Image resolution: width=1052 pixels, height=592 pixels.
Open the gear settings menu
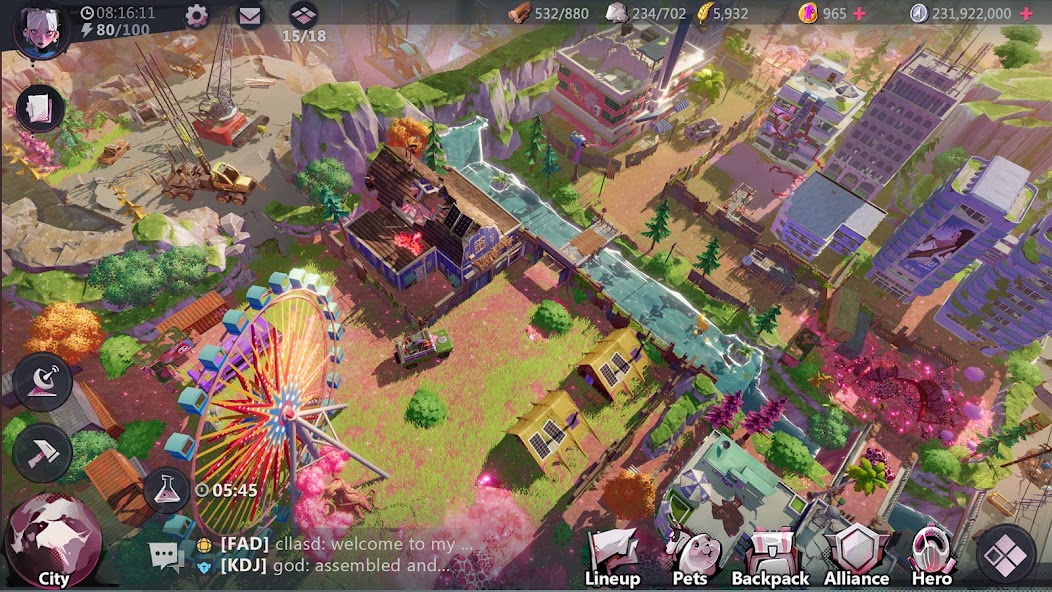click(x=196, y=15)
